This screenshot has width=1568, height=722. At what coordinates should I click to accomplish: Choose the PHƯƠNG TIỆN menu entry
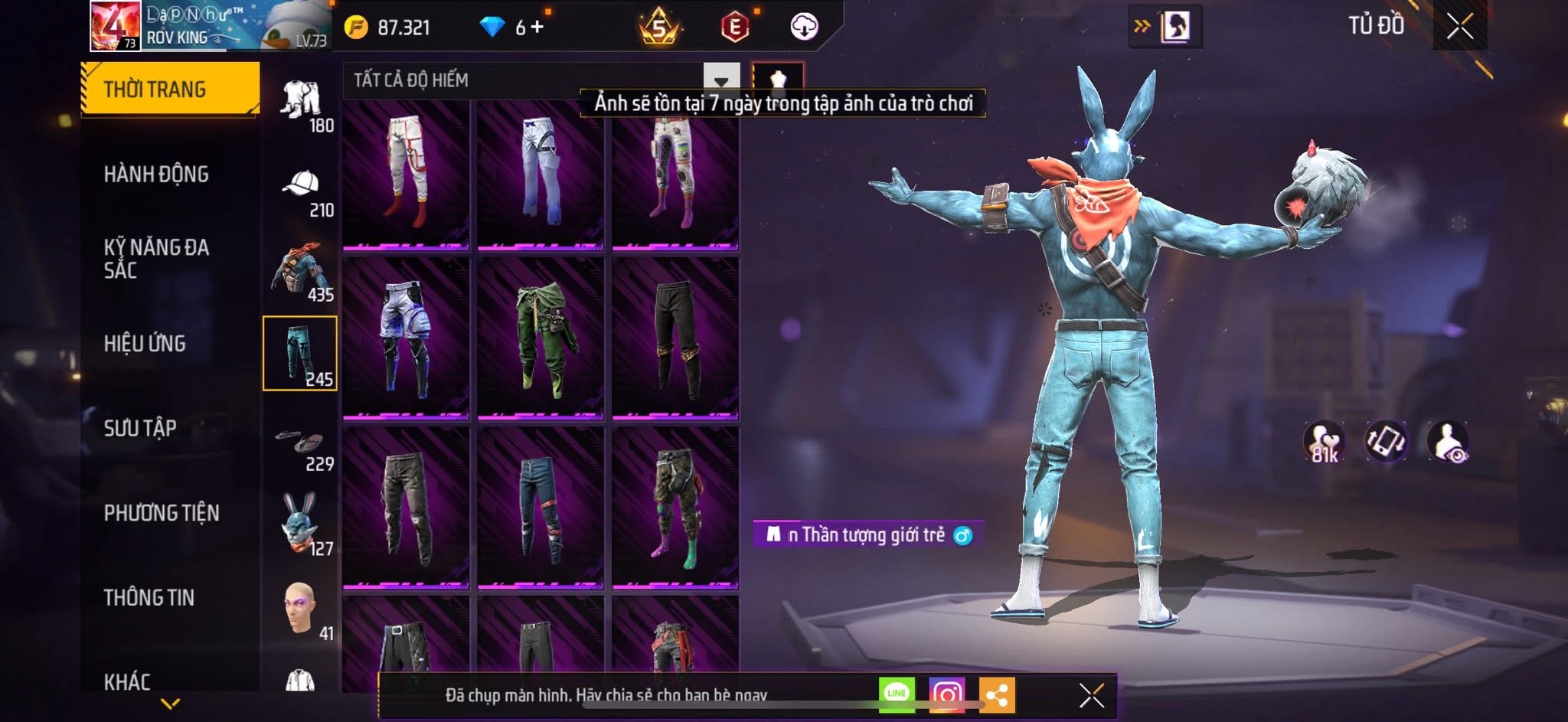162,512
